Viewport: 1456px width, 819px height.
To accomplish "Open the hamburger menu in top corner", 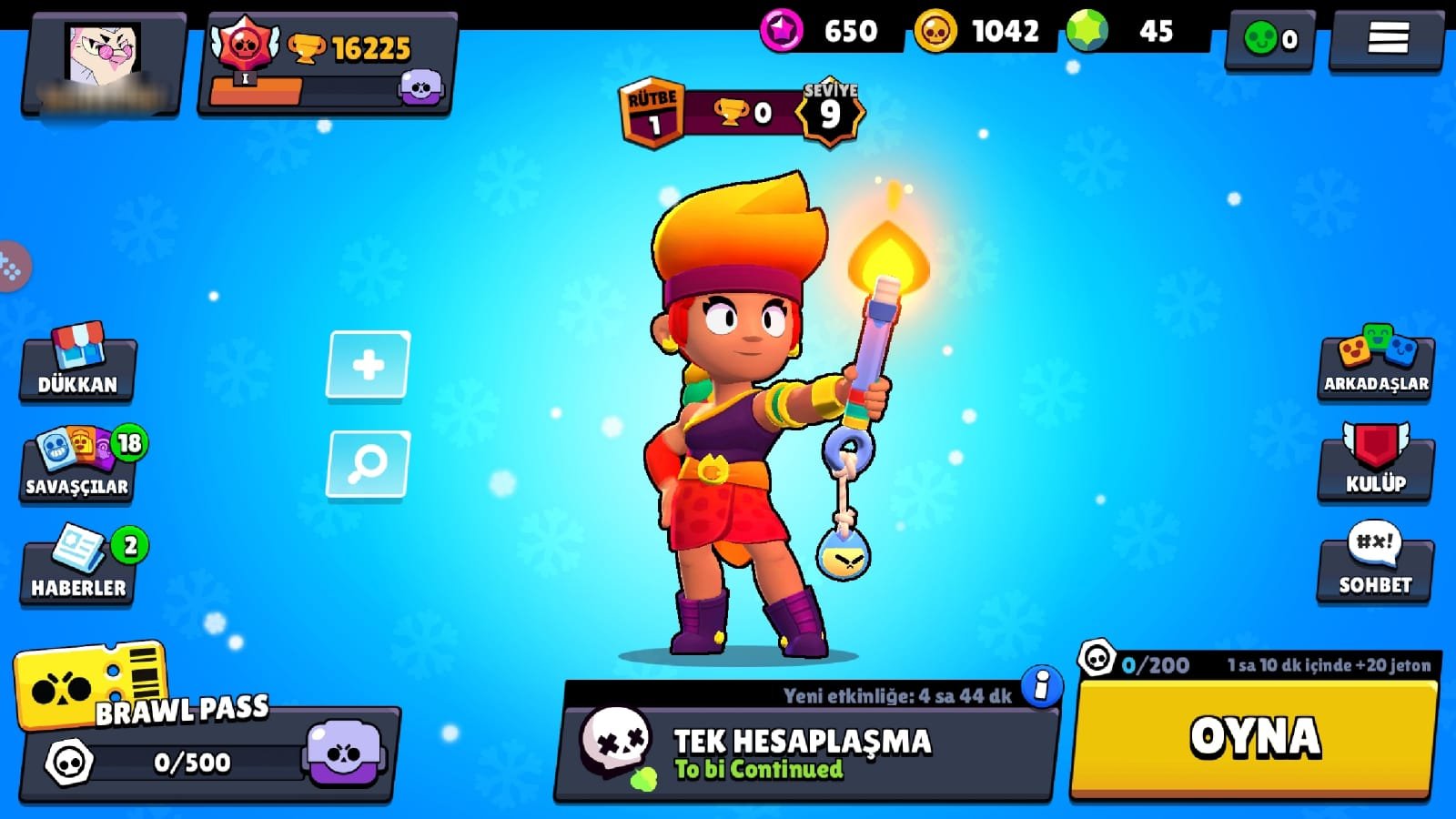I will click(1388, 38).
